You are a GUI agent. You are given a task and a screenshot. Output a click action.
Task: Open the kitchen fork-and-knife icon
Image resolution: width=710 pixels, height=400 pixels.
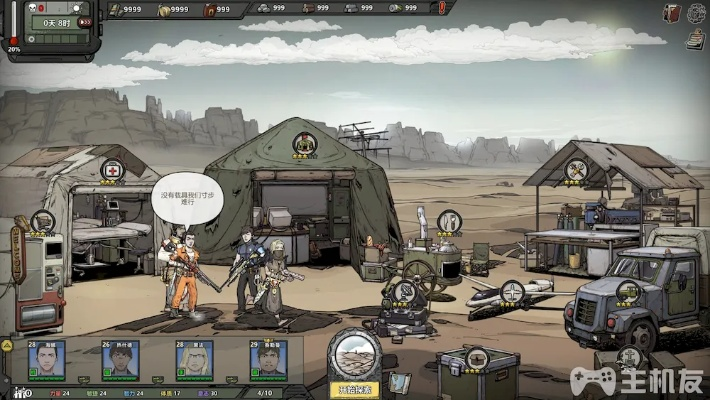(x=449, y=220)
